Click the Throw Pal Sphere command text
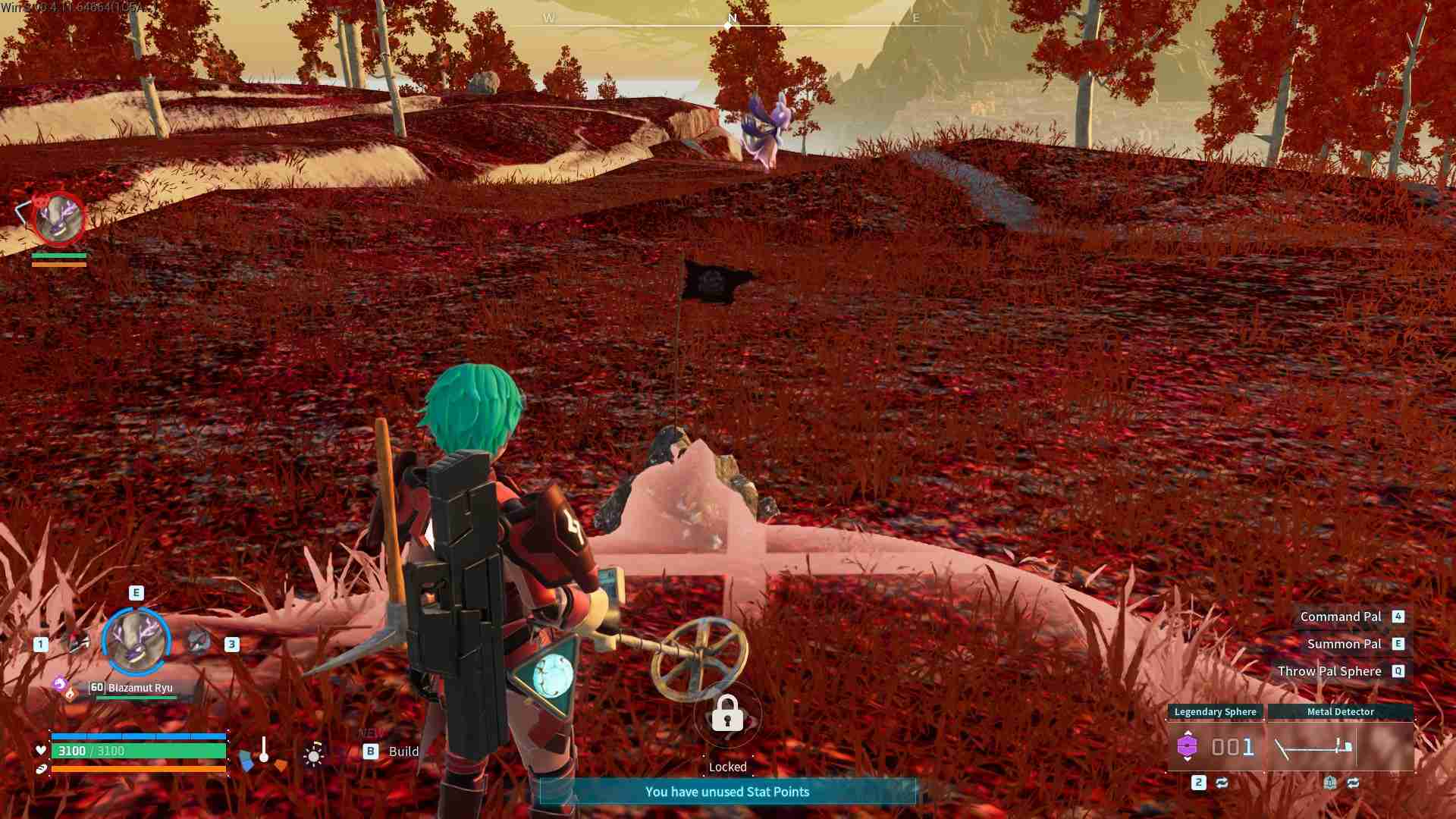1456x819 pixels. point(1331,670)
